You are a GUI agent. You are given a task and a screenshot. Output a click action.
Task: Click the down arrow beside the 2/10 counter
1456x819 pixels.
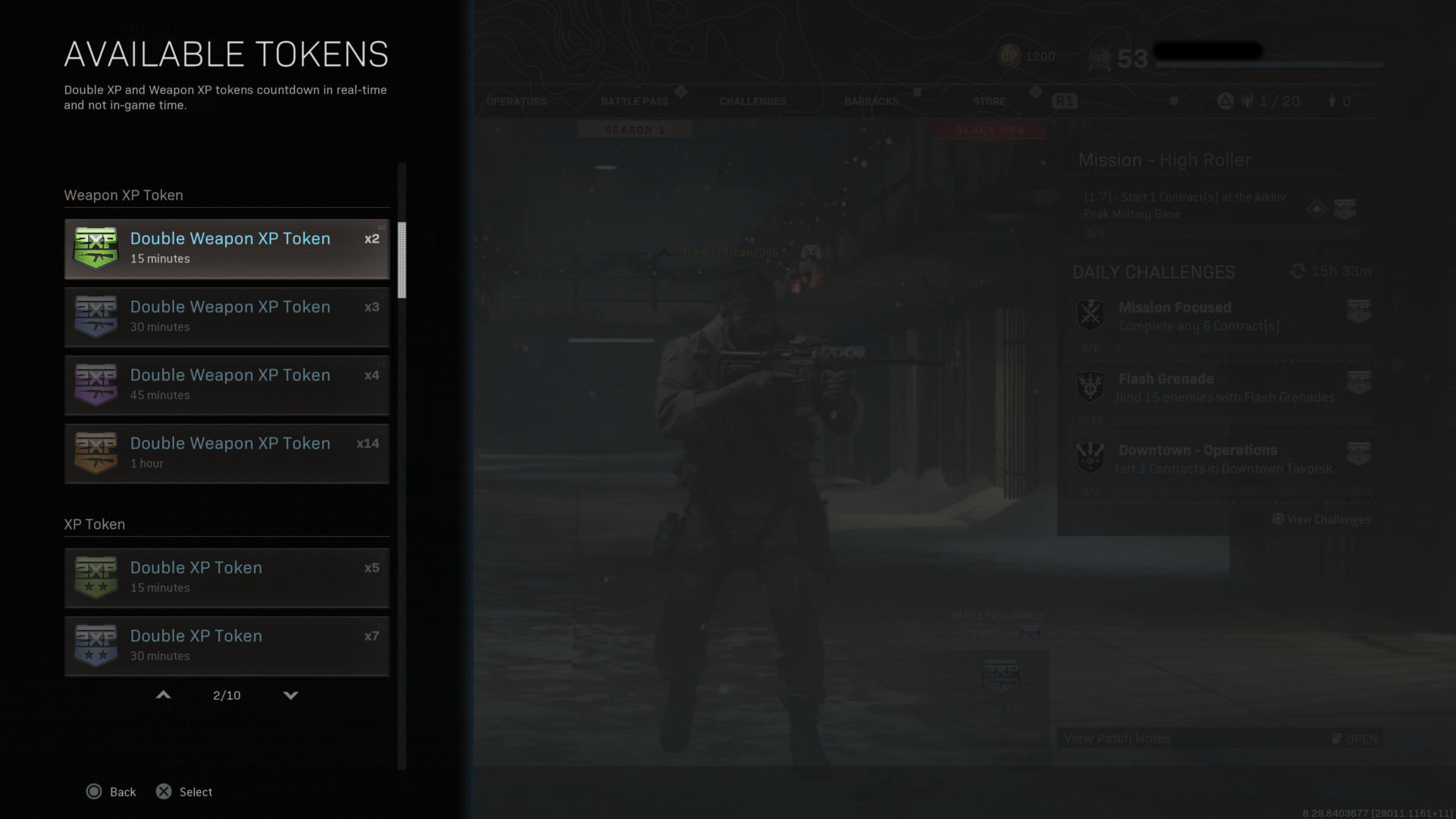[290, 695]
